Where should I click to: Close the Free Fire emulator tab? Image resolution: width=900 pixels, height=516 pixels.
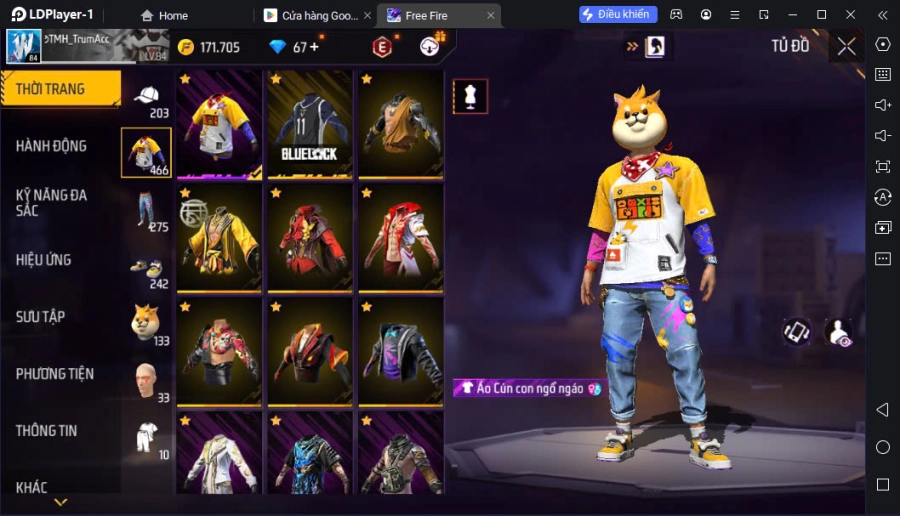click(x=490, y=15)
